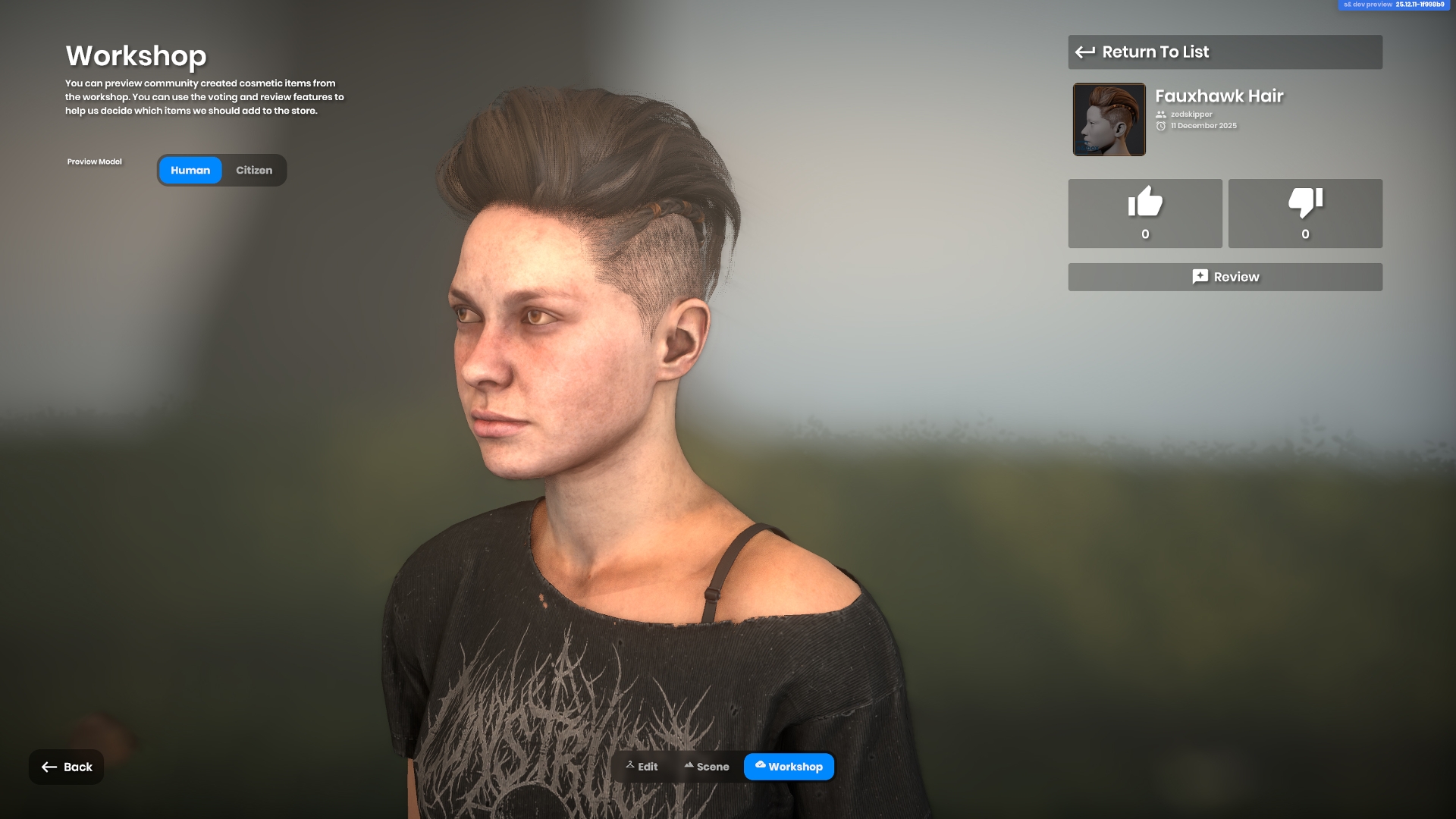1456x819 pixels.
Task: Return to the workshop item list
Action: click(1225, 52)
